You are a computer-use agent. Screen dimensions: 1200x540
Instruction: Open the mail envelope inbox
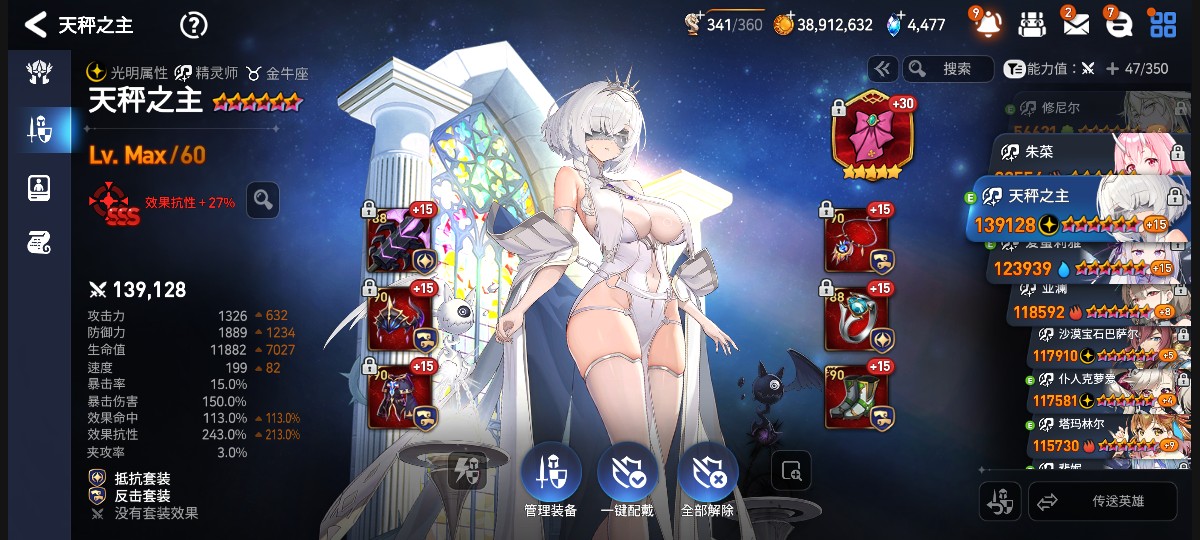(x=1075, y=24)
